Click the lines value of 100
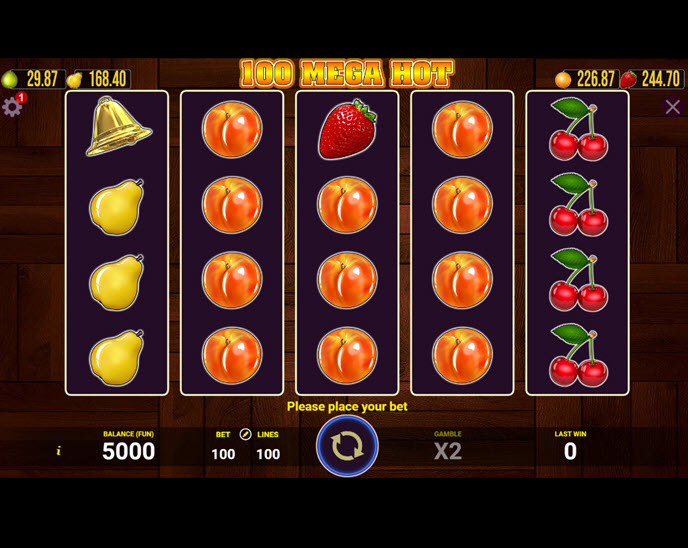Image resolution: width=688 pixels, height=548 pixels. 268,454
